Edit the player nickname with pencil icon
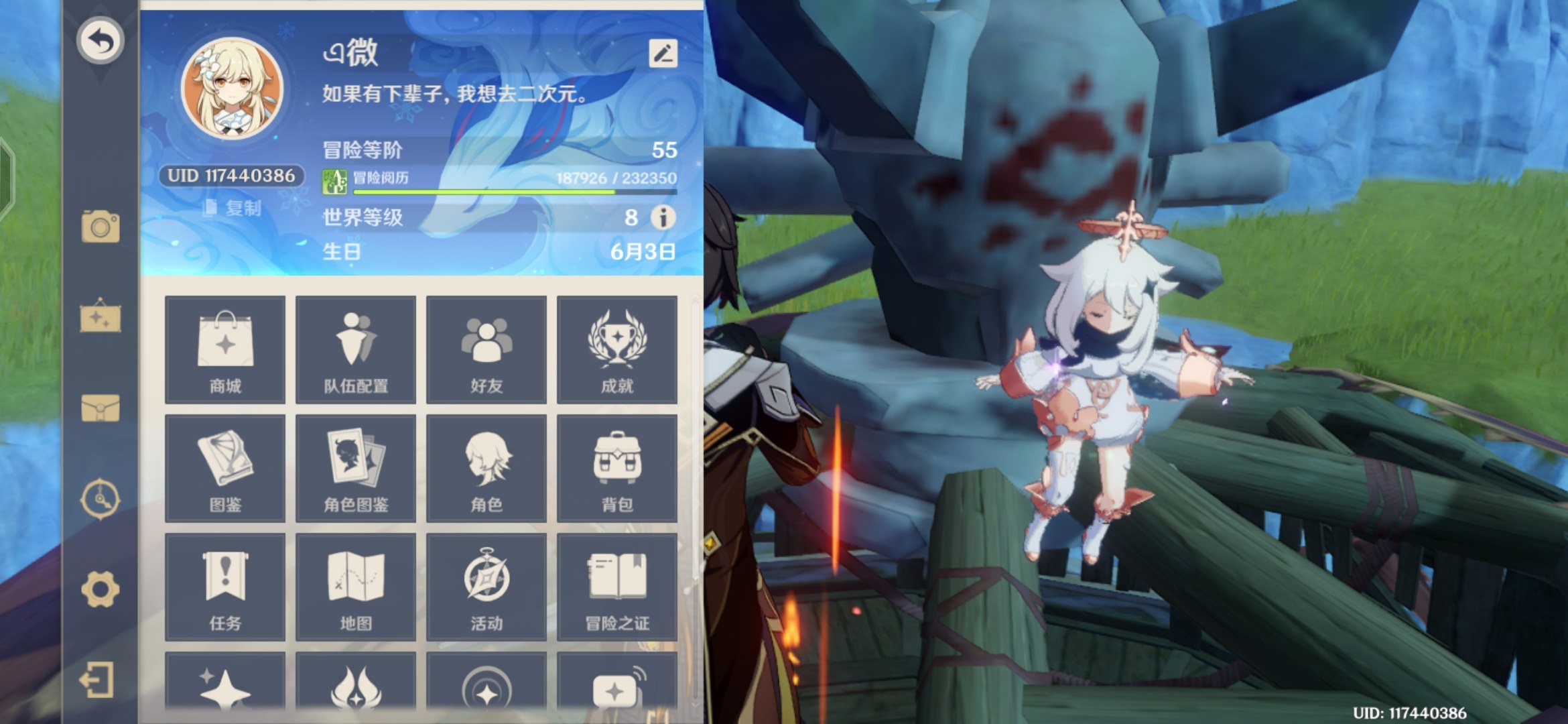The height and width of the screenshot is (724, 1568). [663, 54]
